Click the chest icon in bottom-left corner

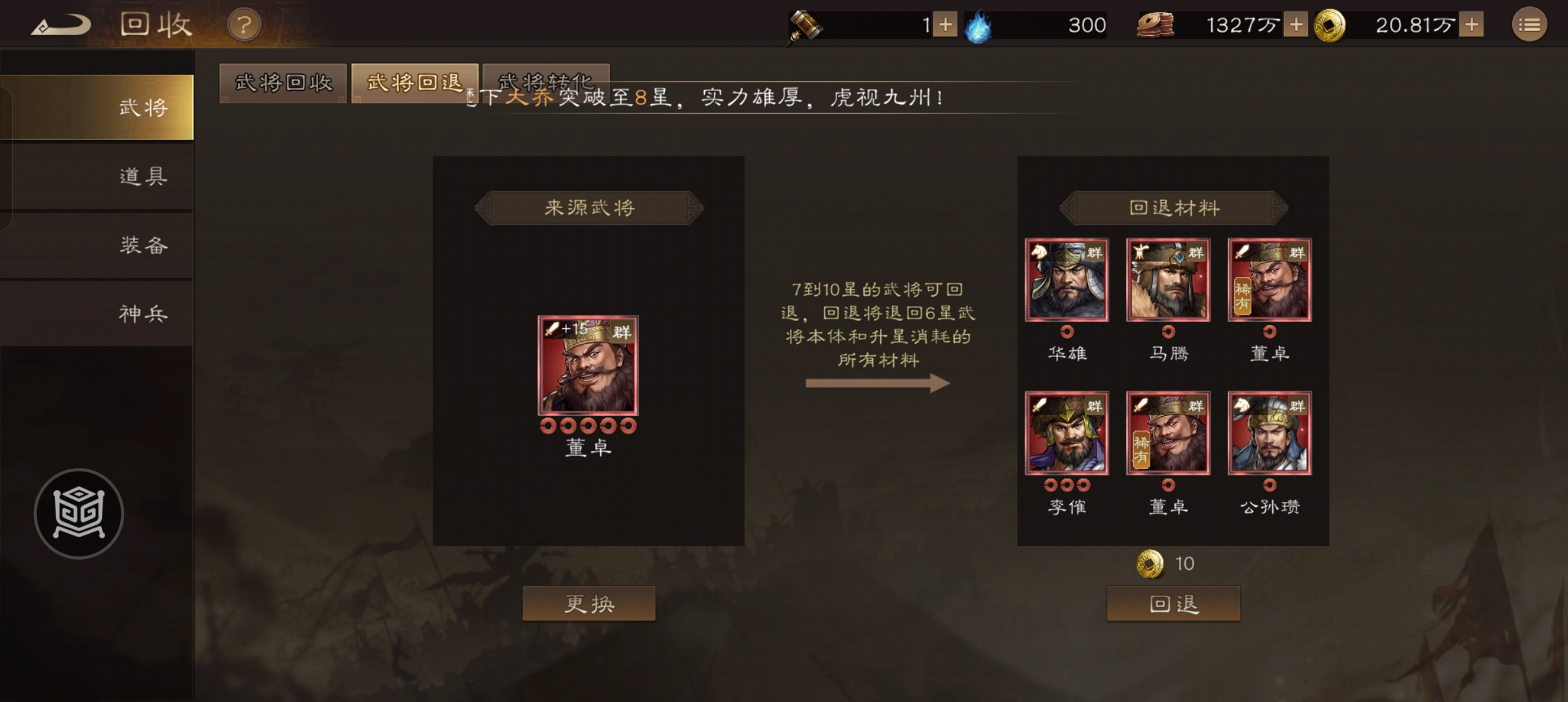[79, 512]
